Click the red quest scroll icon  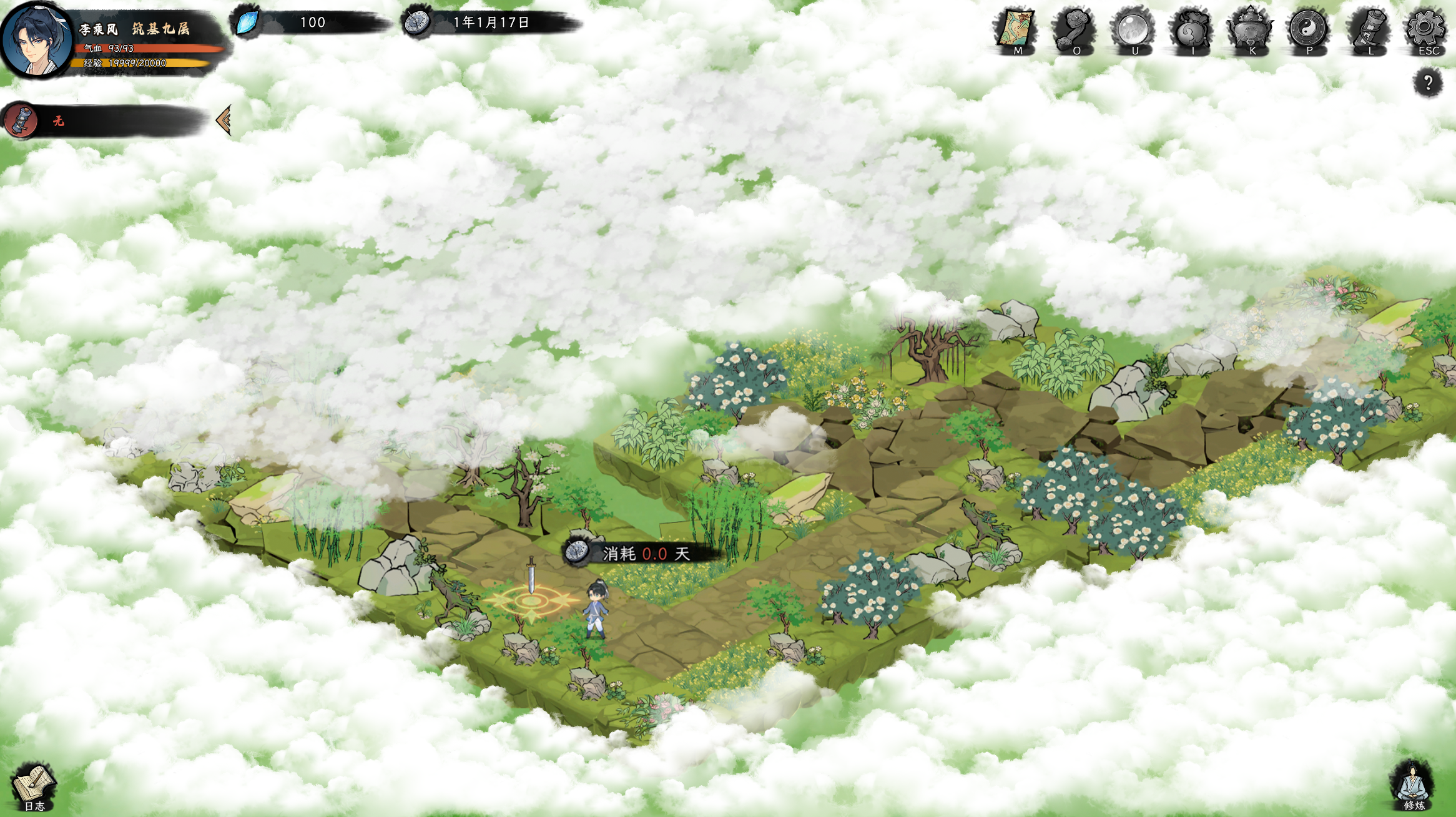tap(21, 120)
